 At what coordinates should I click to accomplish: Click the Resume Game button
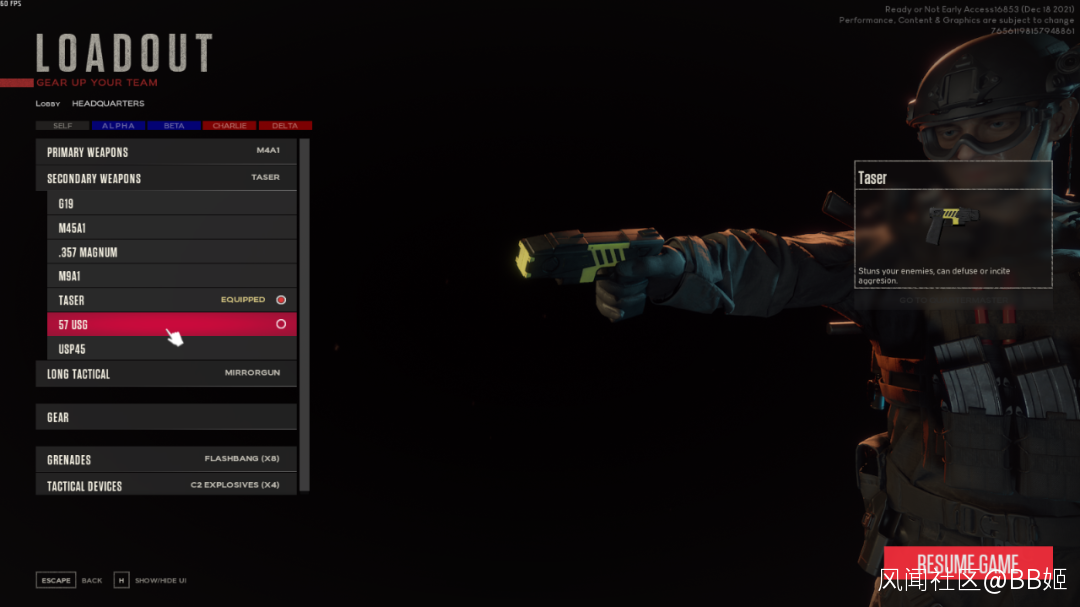[968, 564]
